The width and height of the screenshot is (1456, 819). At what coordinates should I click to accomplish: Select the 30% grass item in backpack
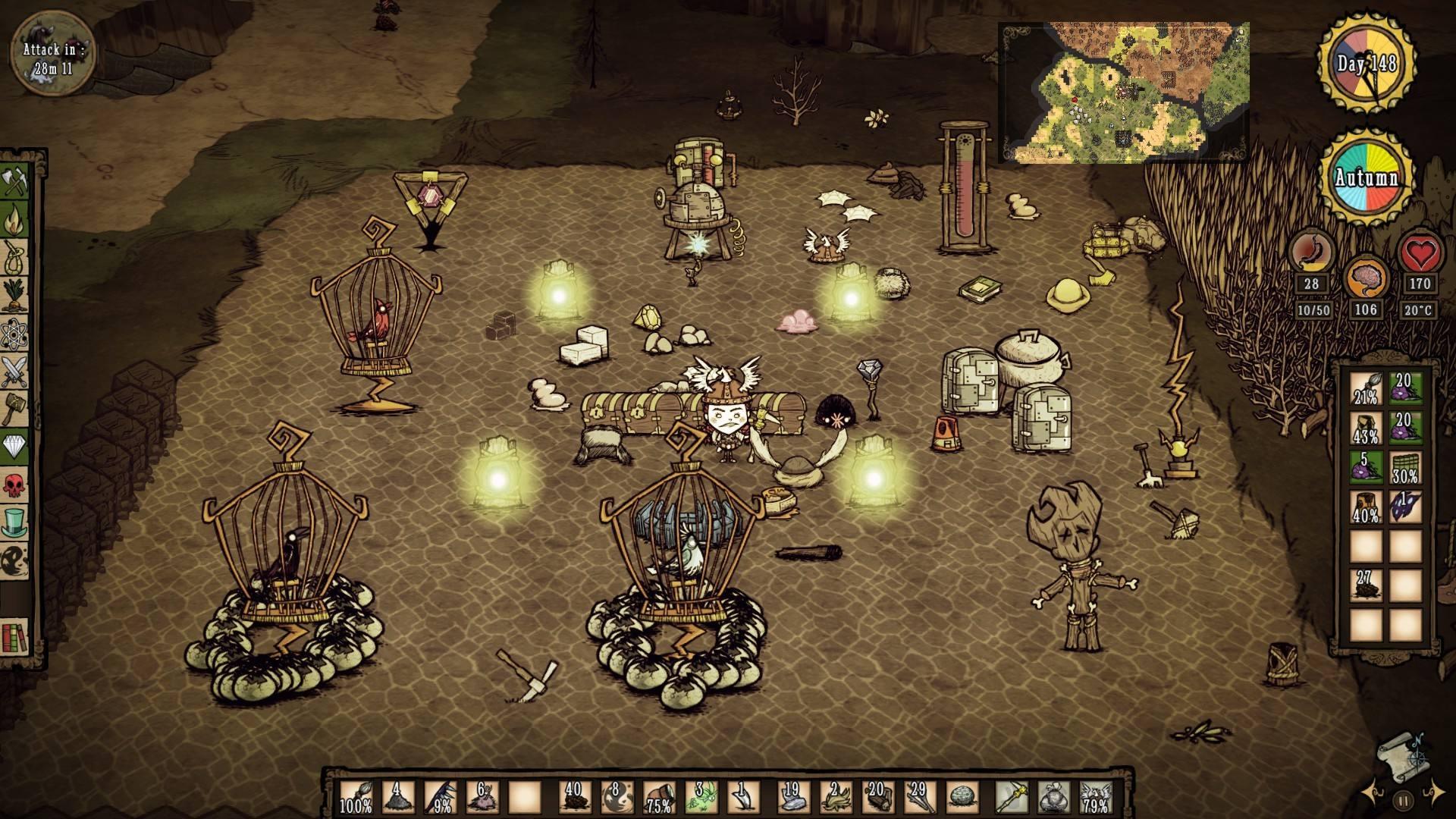coord(1404,467)
